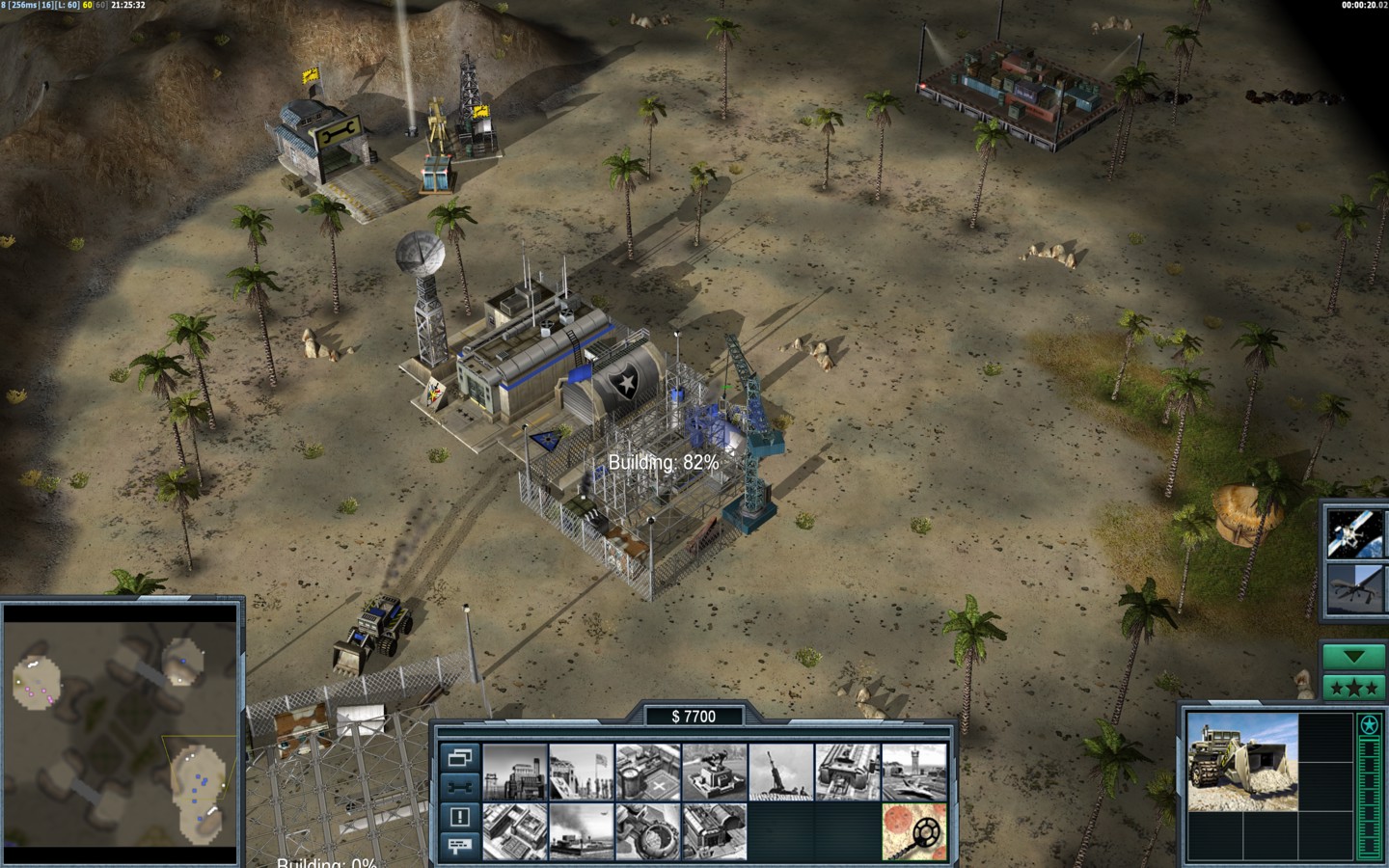1389x868 pixels.
Task: Choose the artillery cannon build icon
Action: 781,771
